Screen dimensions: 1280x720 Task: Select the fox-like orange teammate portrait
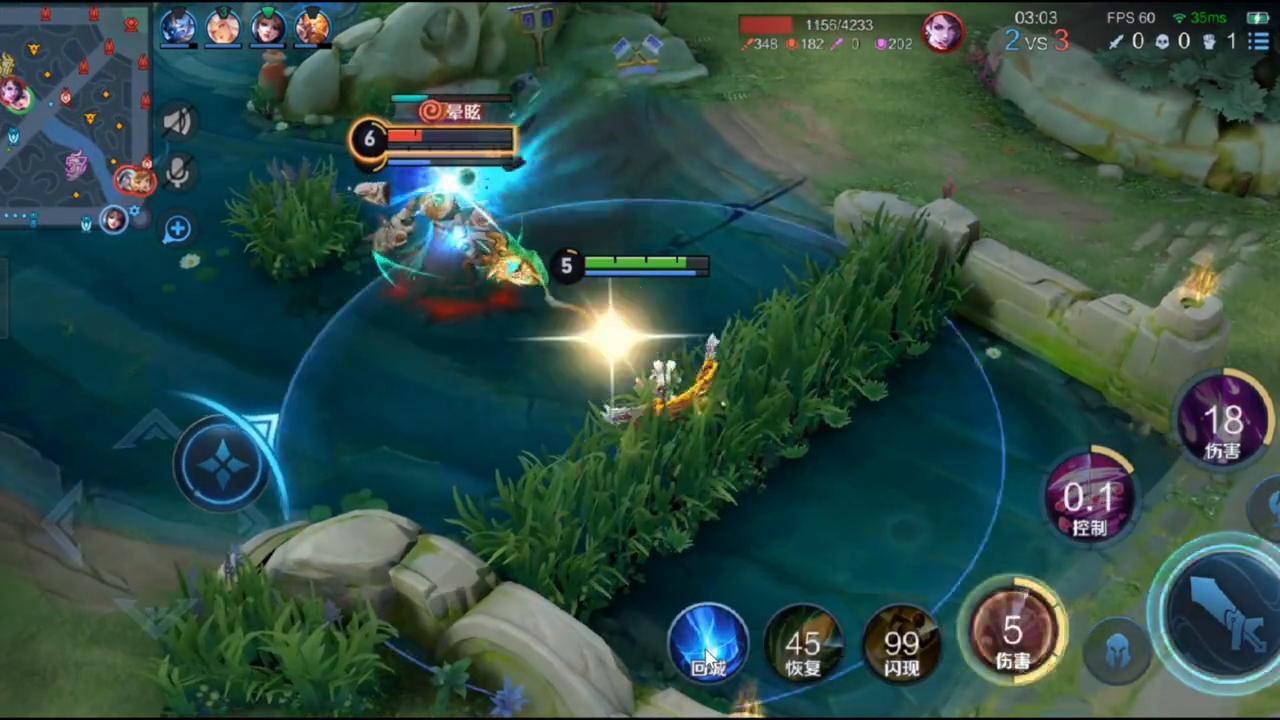(x=313, y=27)
